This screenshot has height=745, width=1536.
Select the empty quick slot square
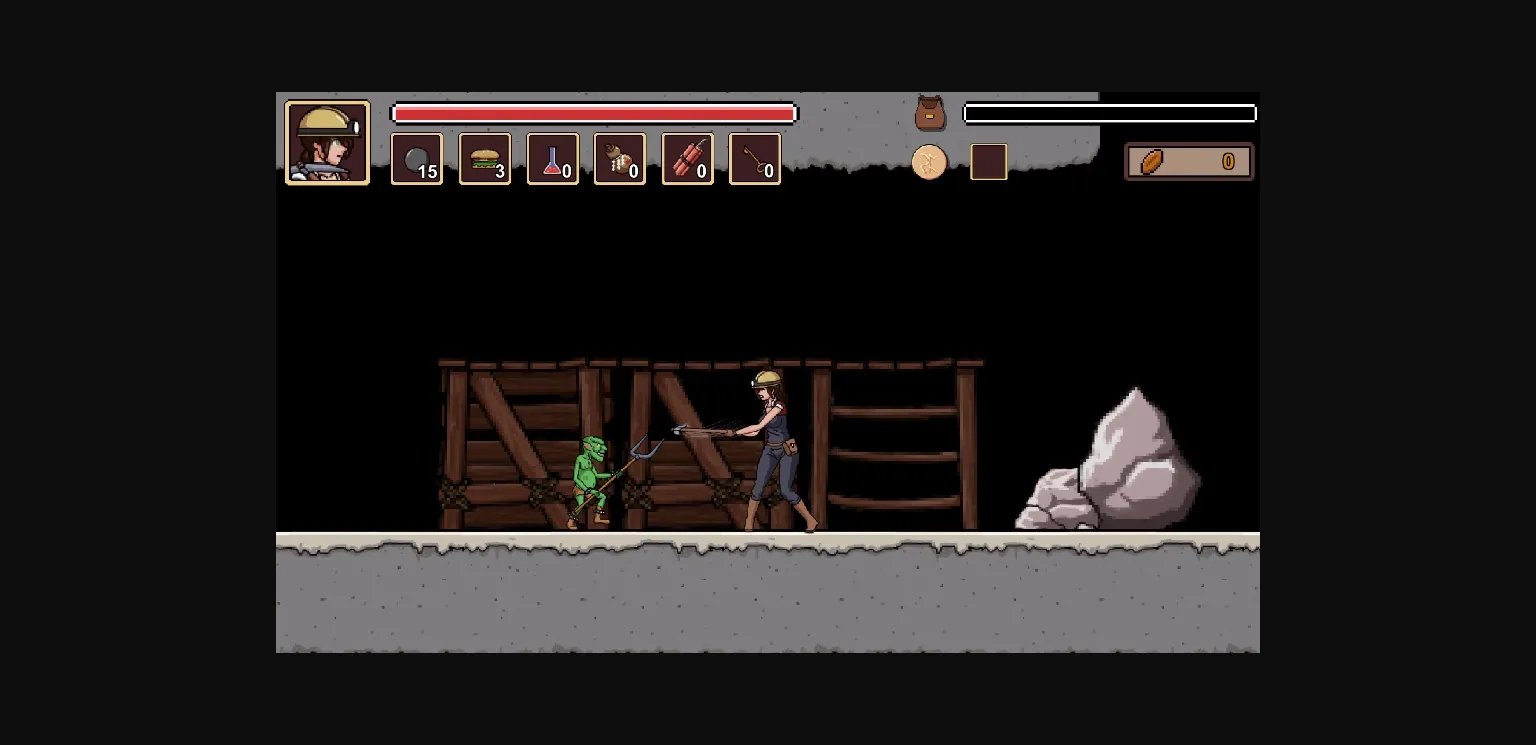[988, 161]
